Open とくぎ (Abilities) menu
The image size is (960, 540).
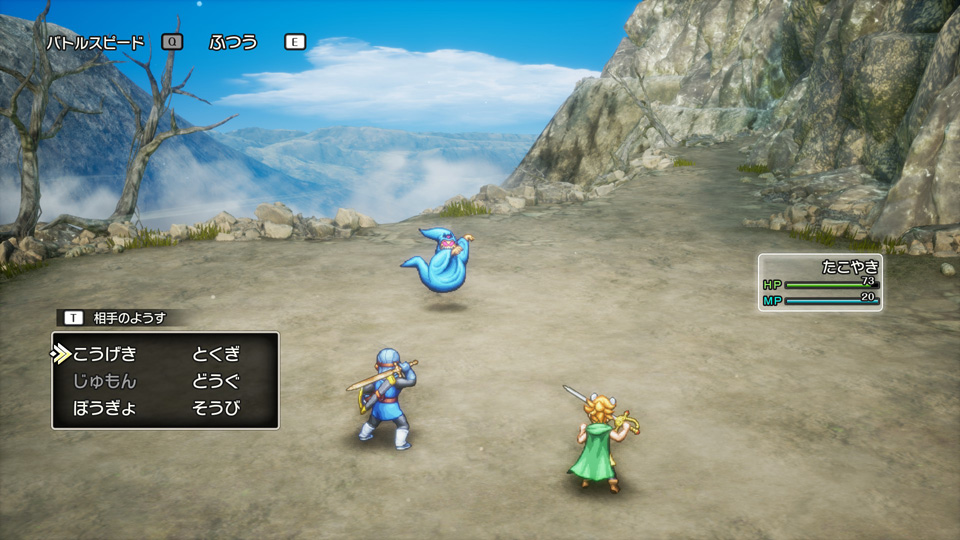click(216, 354)
